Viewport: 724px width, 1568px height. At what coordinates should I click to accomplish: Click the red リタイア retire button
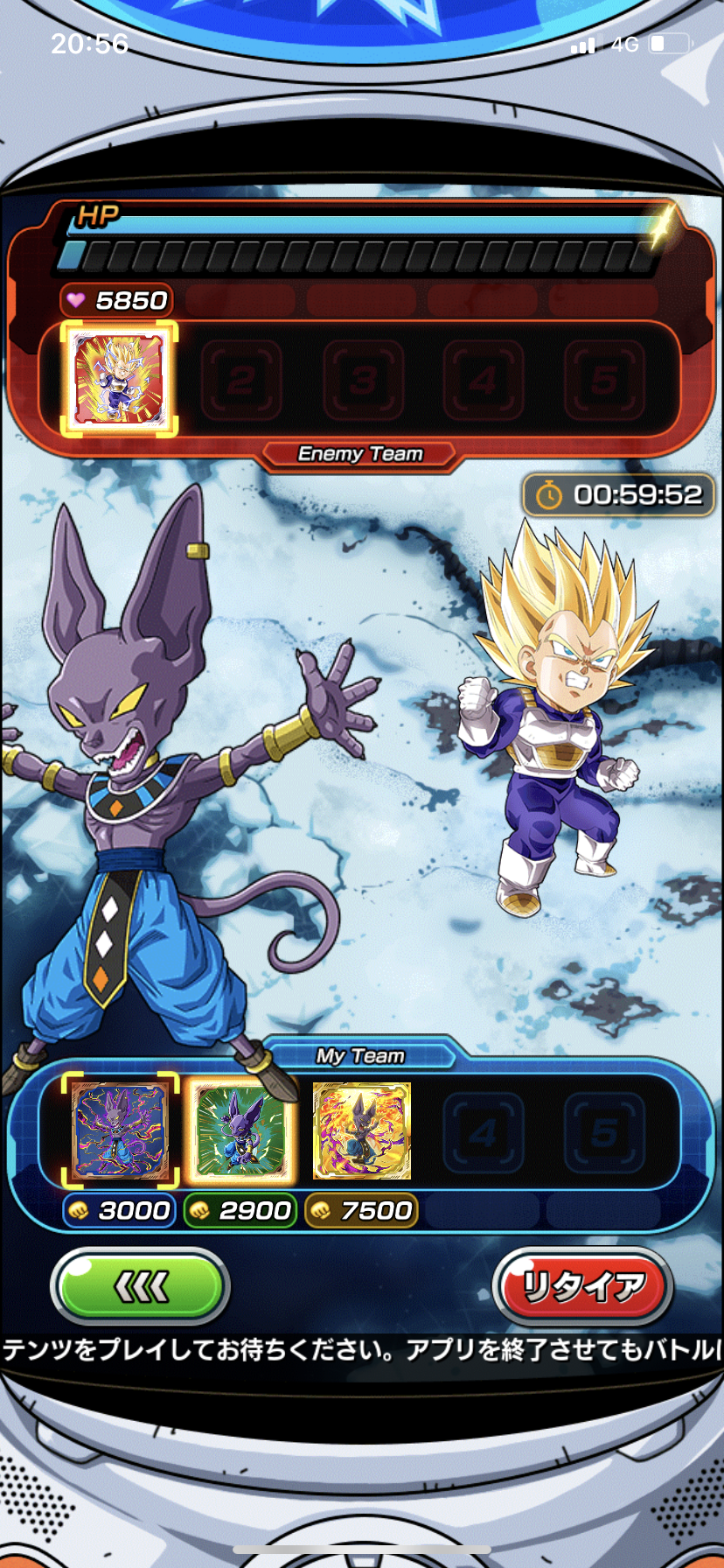pos(582,1287)
